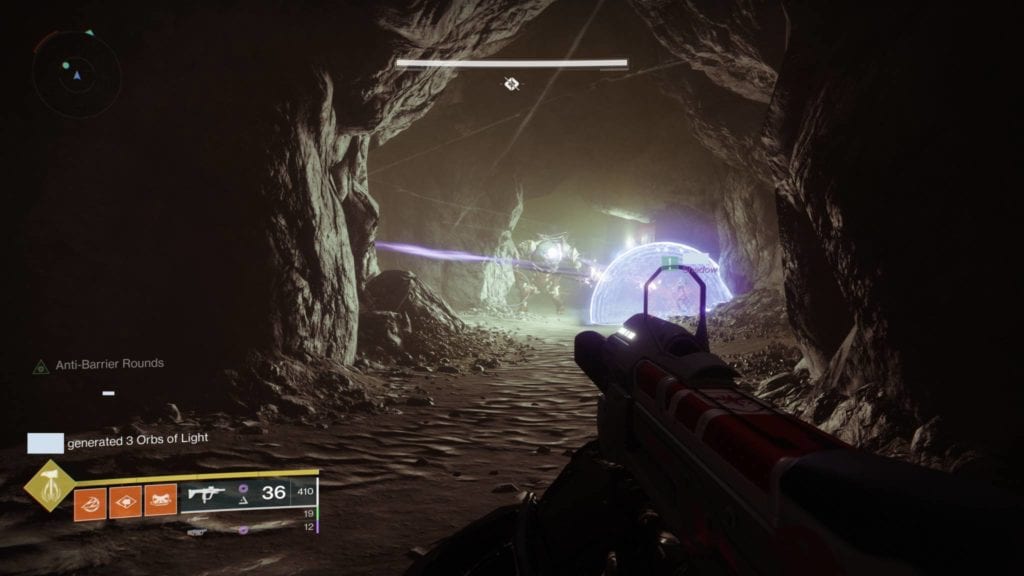
Task: Click the Anti-Barrier Rounds triangle icon
Action: [x=40, y=366]
